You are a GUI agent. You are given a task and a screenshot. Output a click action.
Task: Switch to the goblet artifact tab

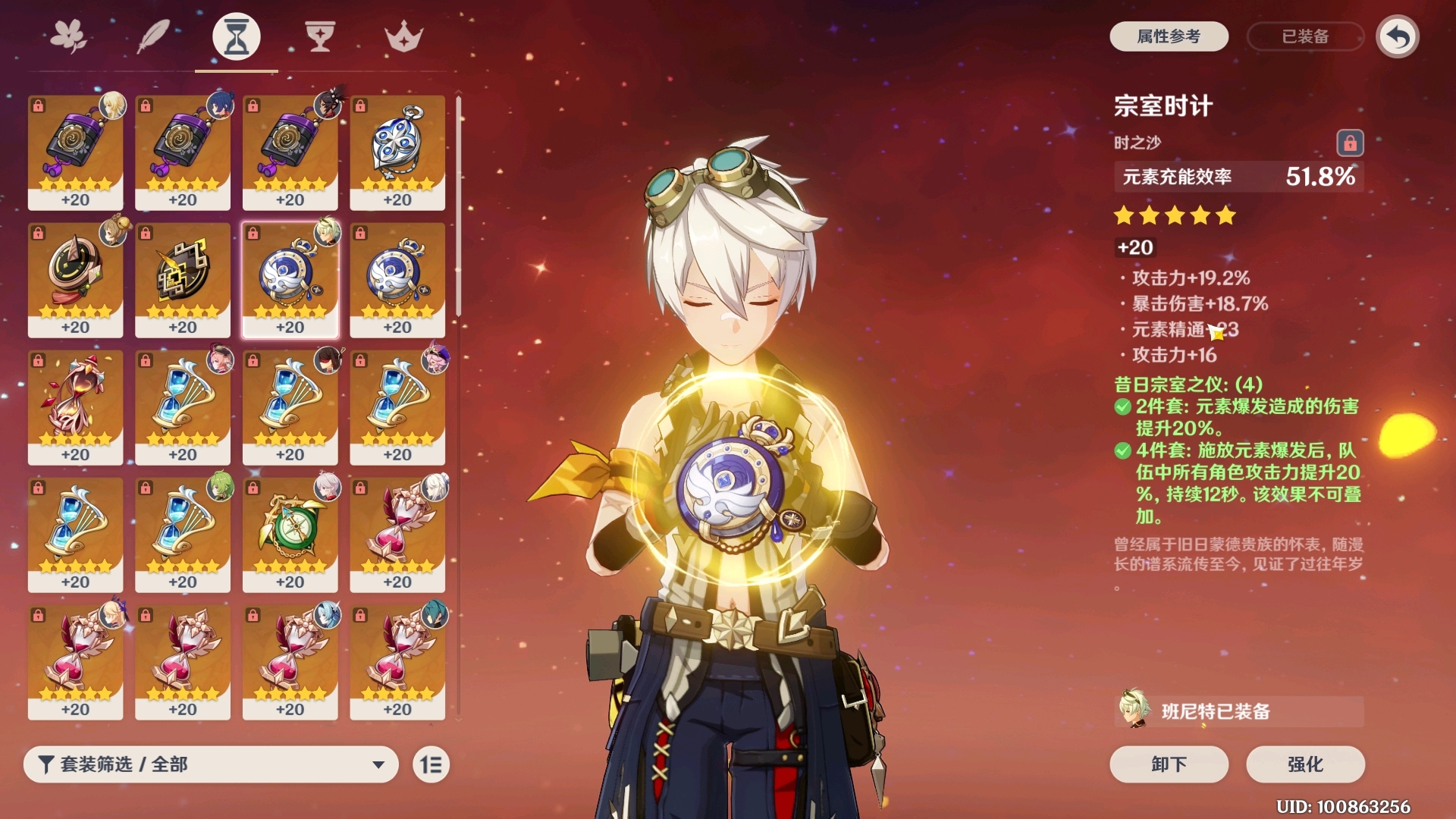(319, 36)
